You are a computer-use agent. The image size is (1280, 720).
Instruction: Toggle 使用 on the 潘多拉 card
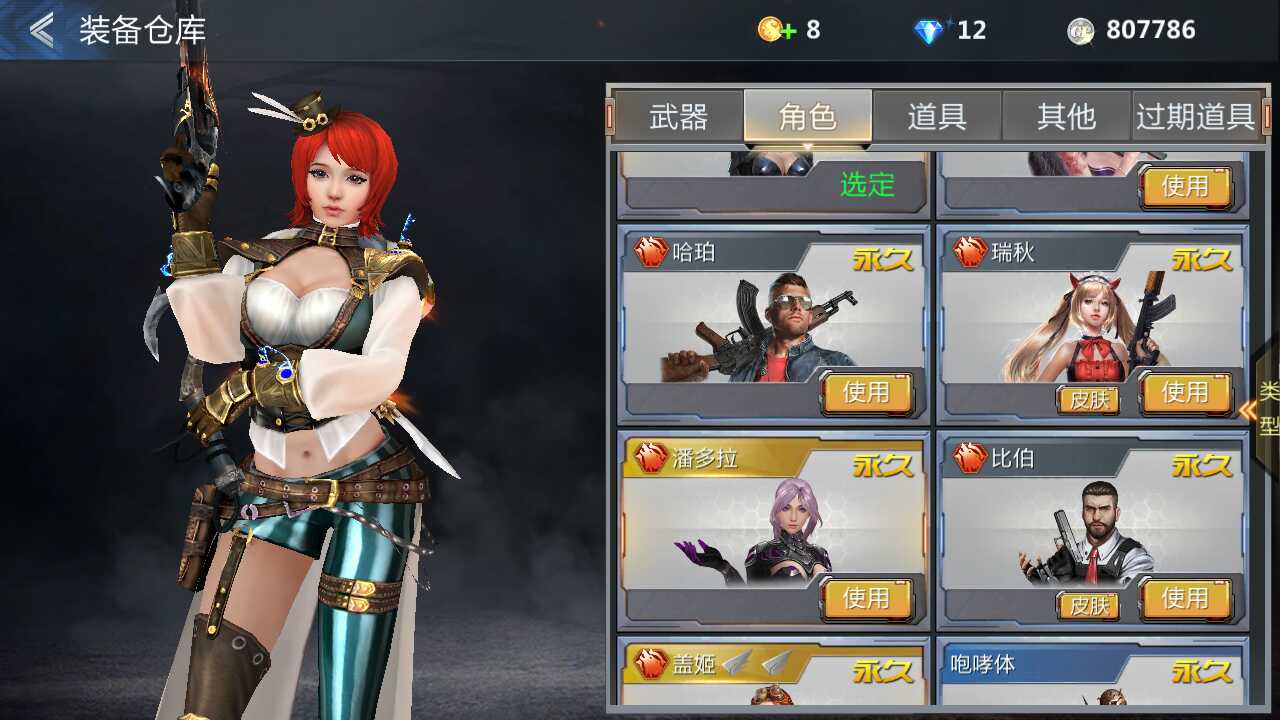(868, 598)
